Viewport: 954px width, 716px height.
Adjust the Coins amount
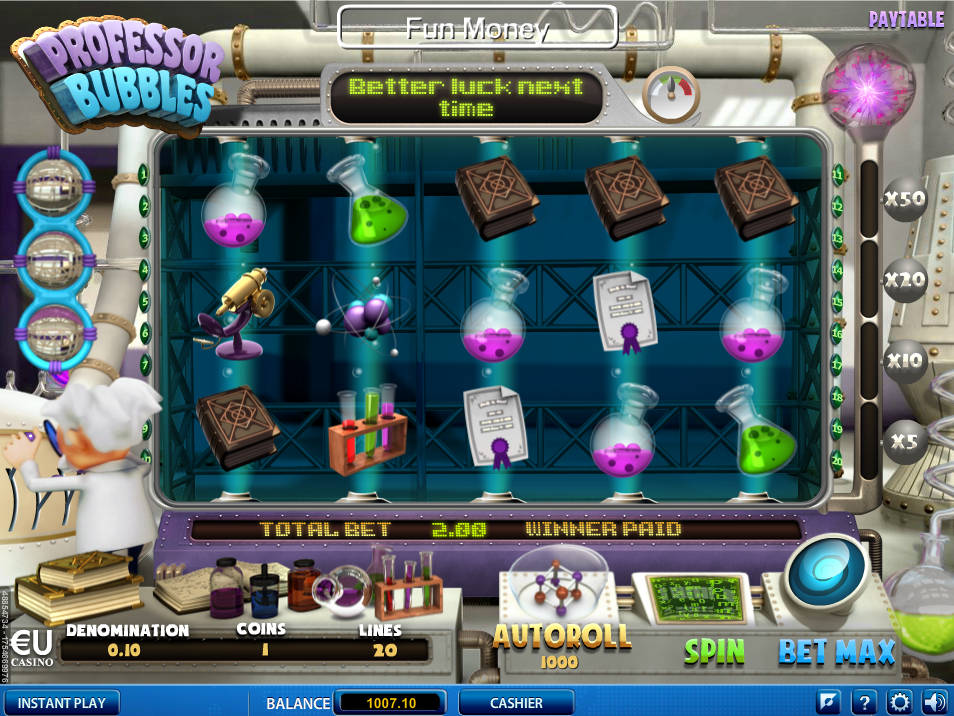(x=260, y=650)
